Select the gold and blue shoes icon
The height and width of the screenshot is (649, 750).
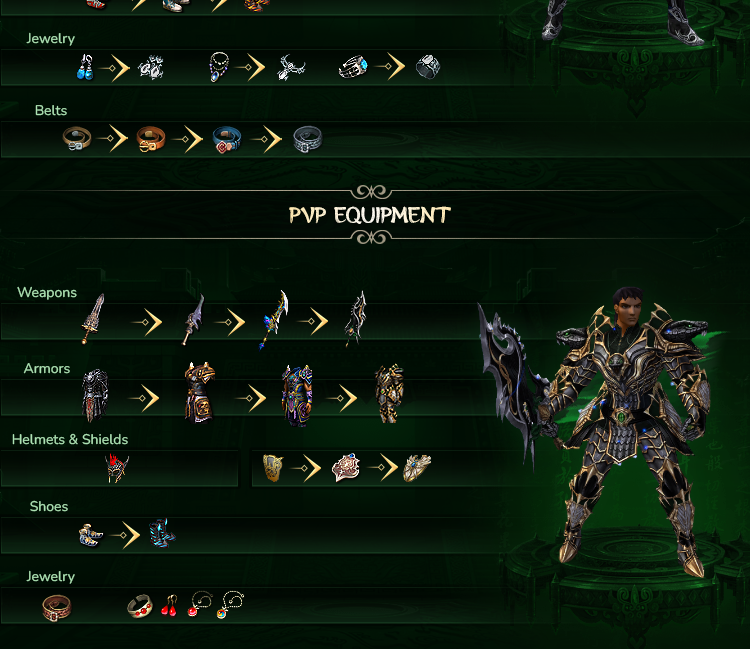(x=91, y=535)
